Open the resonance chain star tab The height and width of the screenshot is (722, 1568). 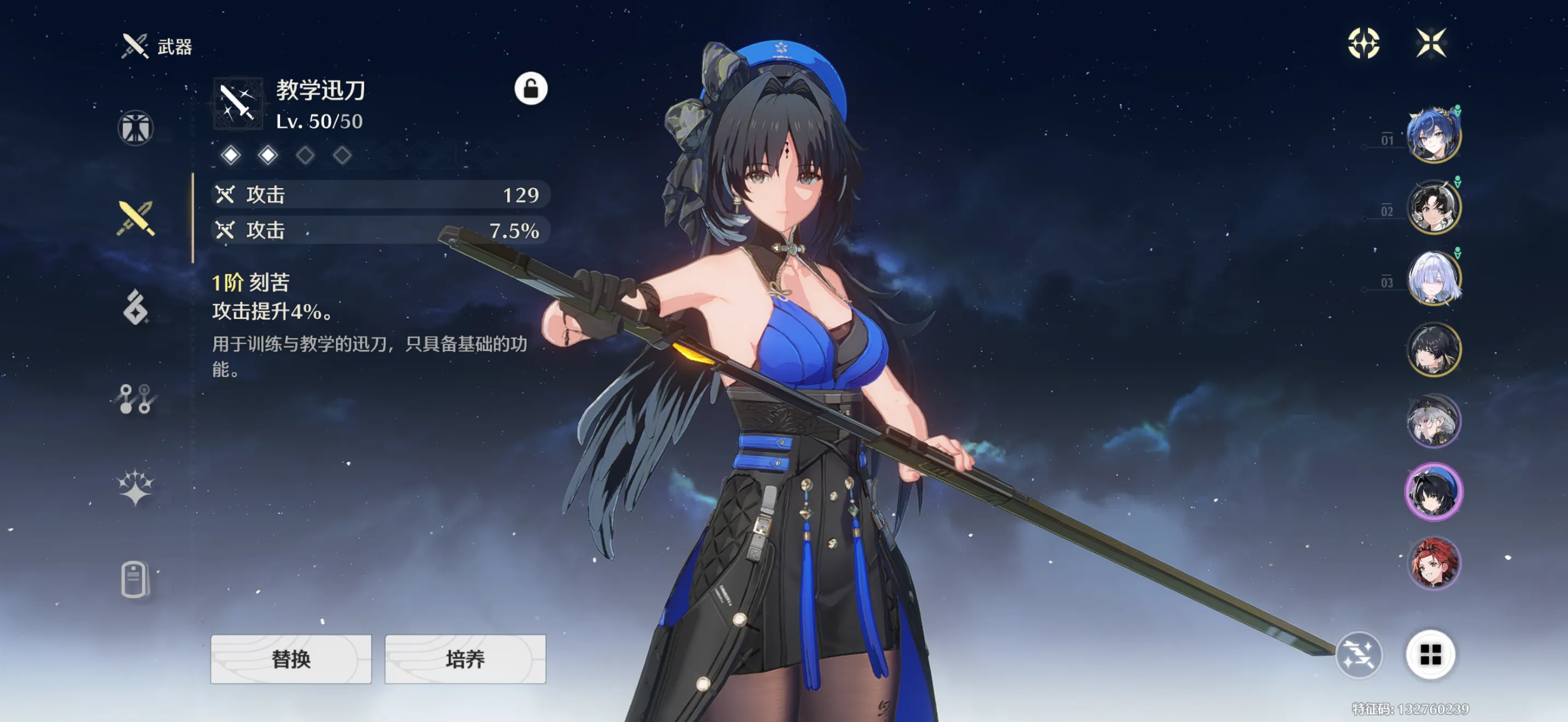135,488
